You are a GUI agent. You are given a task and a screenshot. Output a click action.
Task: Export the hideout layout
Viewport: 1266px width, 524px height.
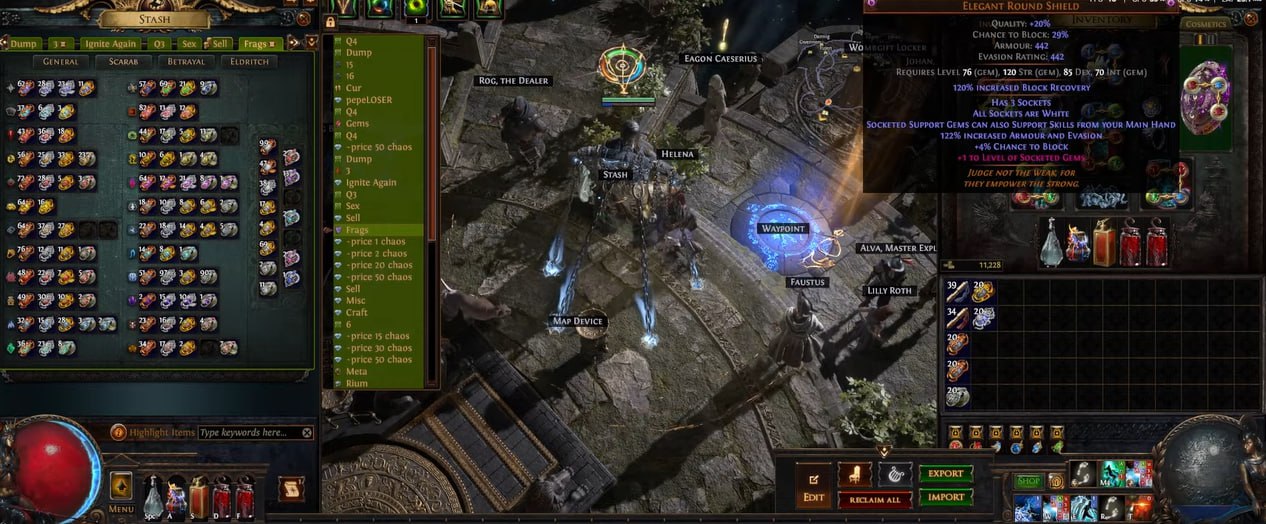[x=945, y=473]
